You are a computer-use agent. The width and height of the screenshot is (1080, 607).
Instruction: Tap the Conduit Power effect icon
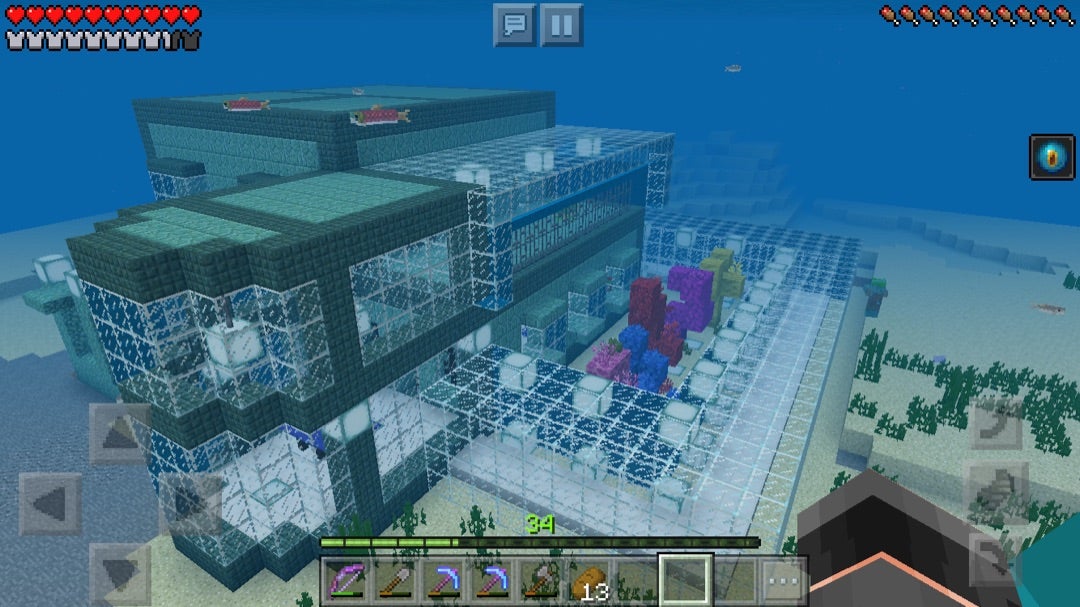[x=1052, y=158]
